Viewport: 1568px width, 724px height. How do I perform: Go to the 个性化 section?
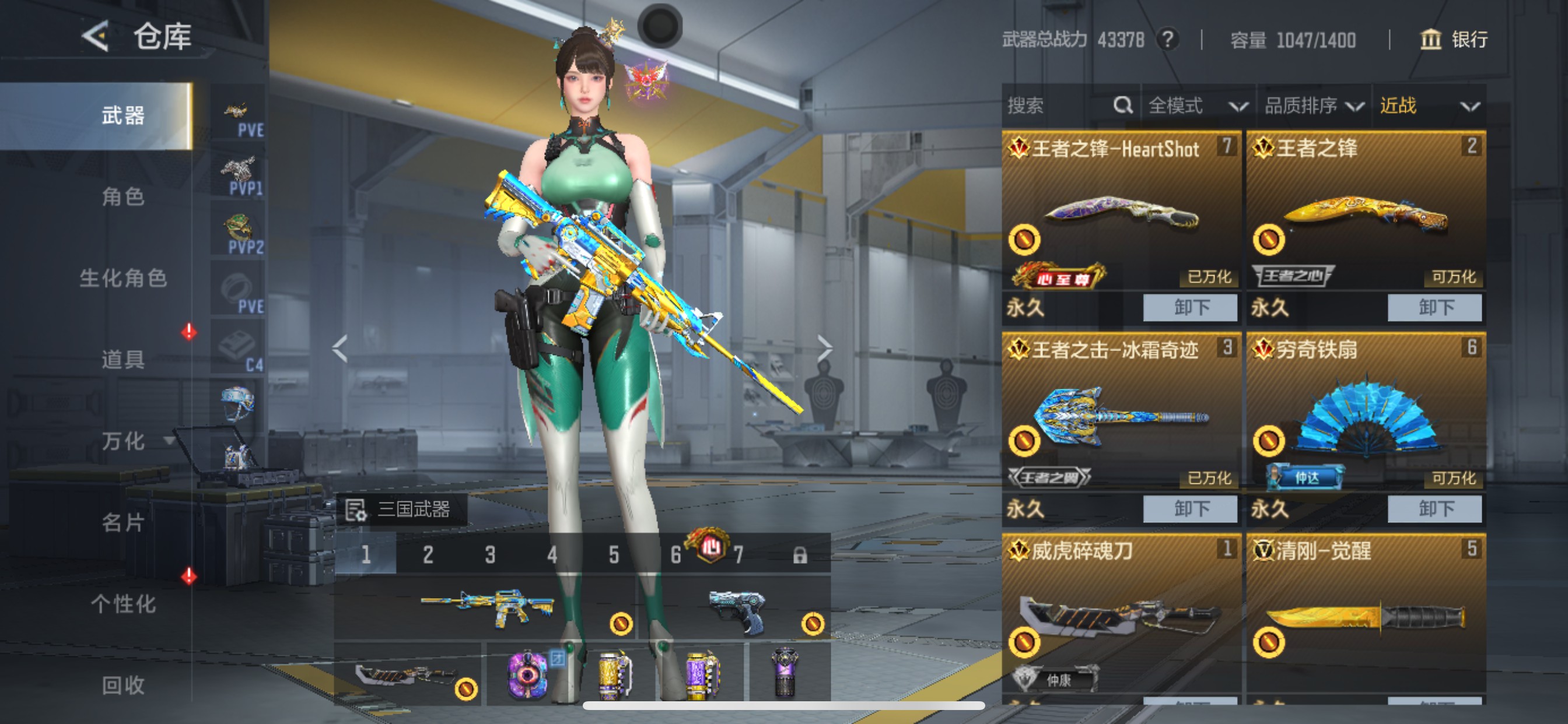[123, 604]
